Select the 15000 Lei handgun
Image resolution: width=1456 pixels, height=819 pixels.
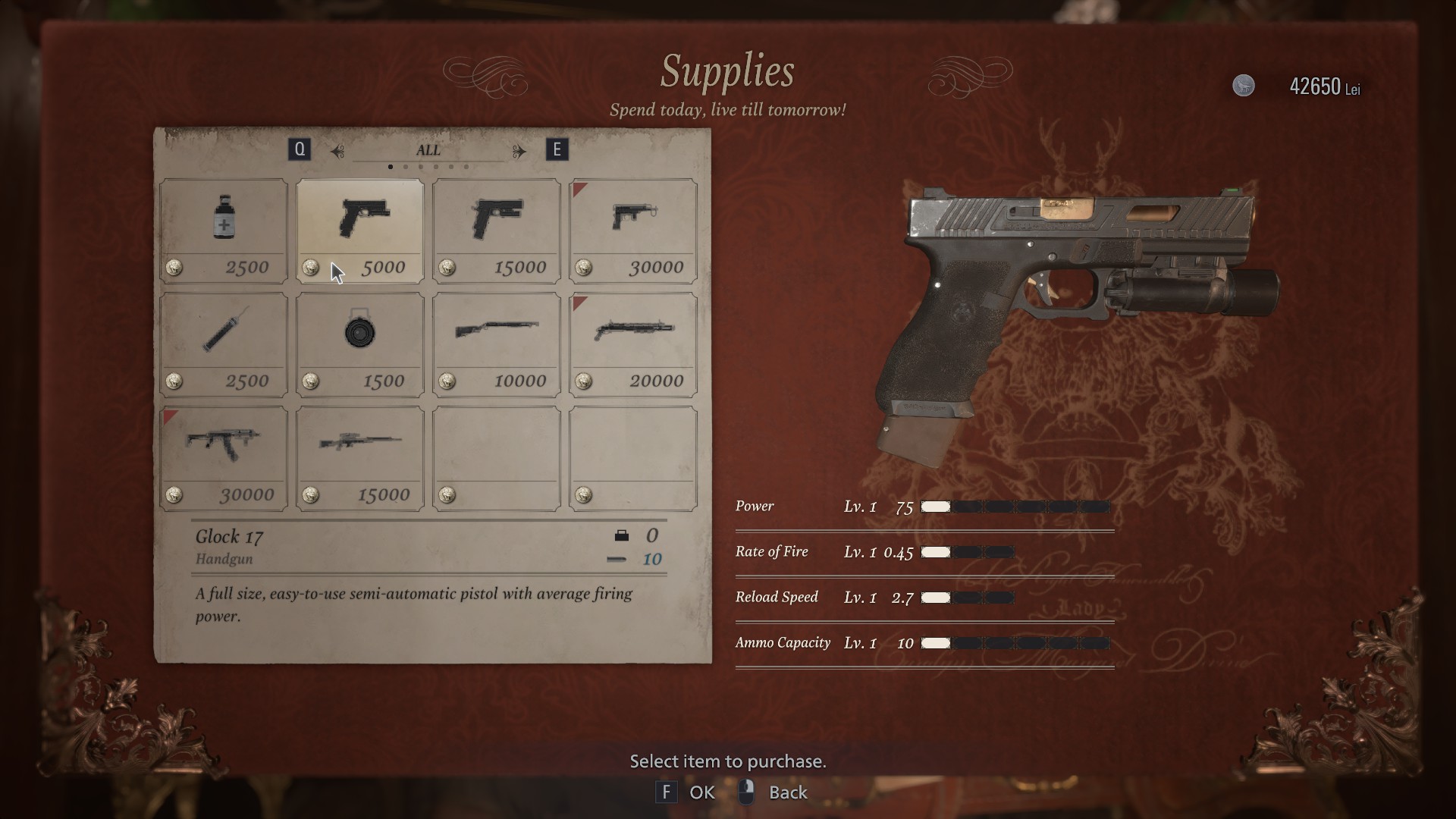coord(497,231)
